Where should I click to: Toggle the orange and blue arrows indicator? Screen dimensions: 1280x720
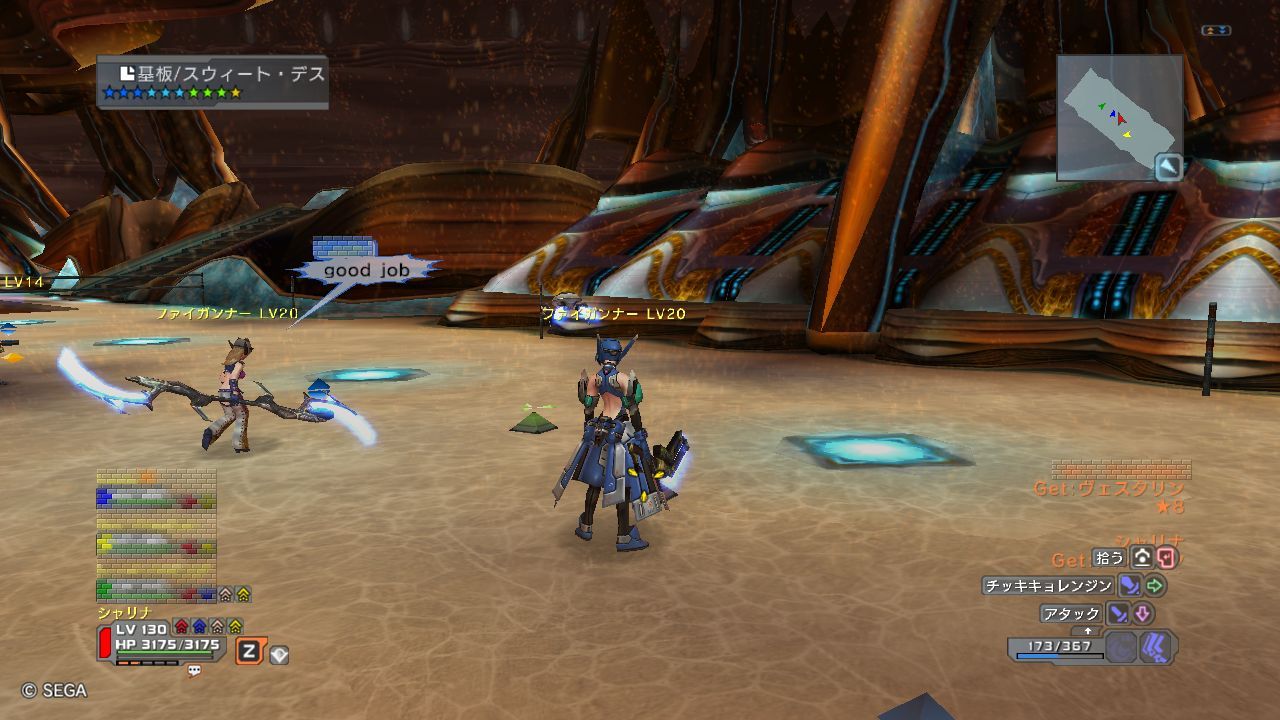pos(1216,31)
